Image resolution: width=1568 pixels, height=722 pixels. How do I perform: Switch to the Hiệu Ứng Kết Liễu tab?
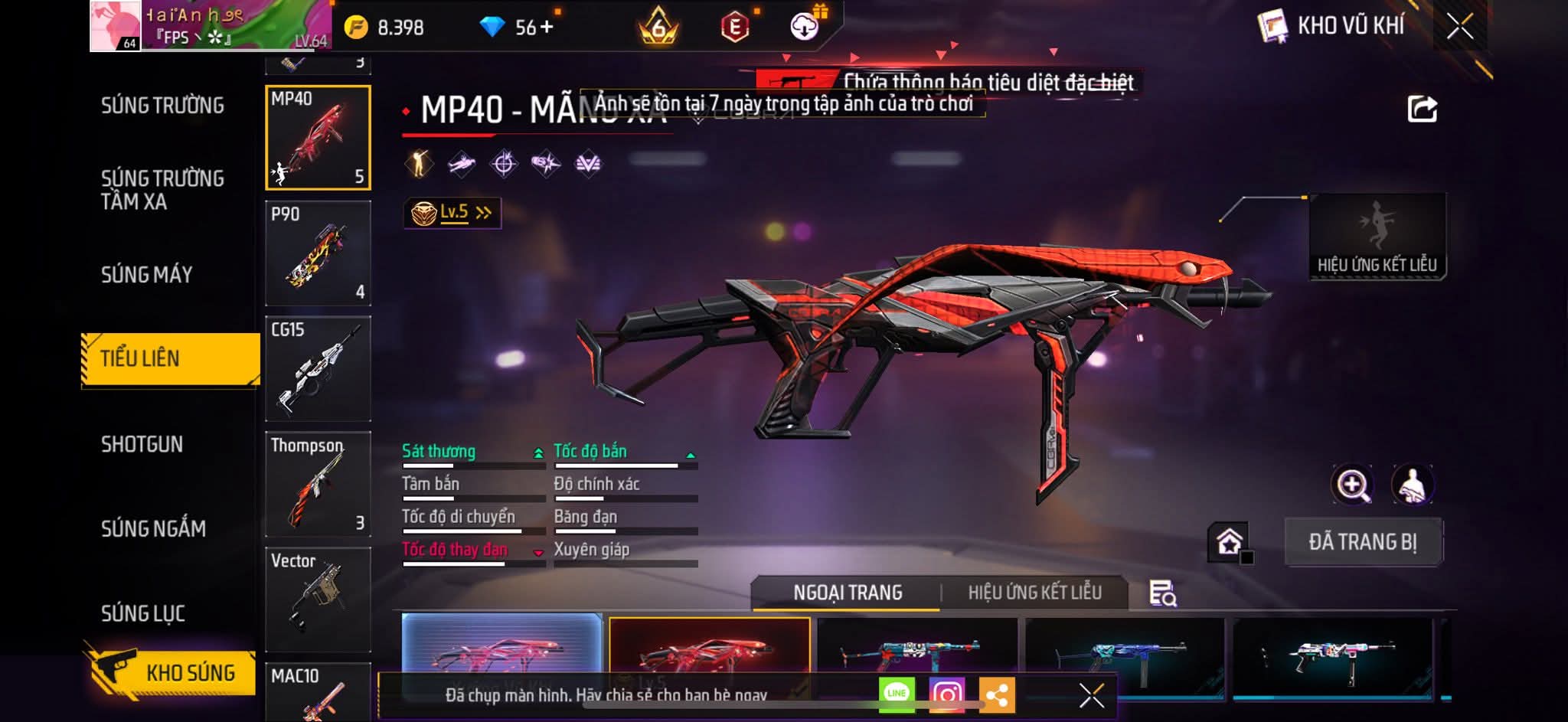coord(1034,593)
